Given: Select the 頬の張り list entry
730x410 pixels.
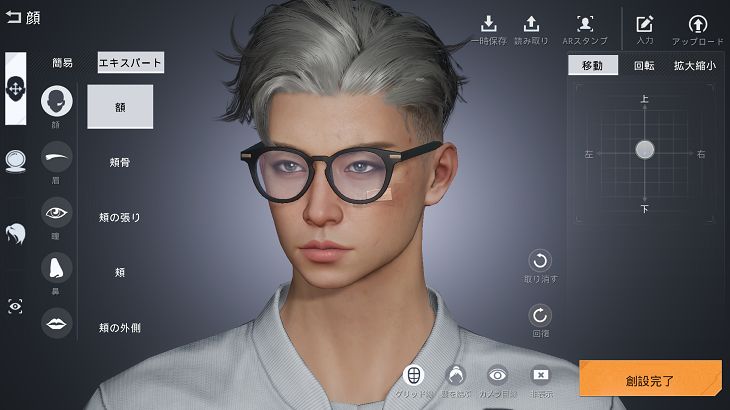Looking at the screenshot, I should (120, 217).
